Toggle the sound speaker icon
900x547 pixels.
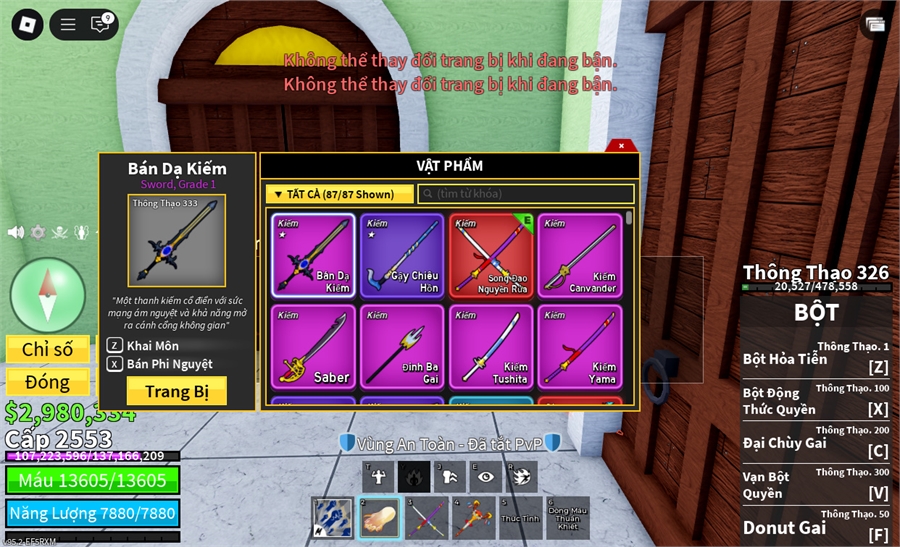16,232
